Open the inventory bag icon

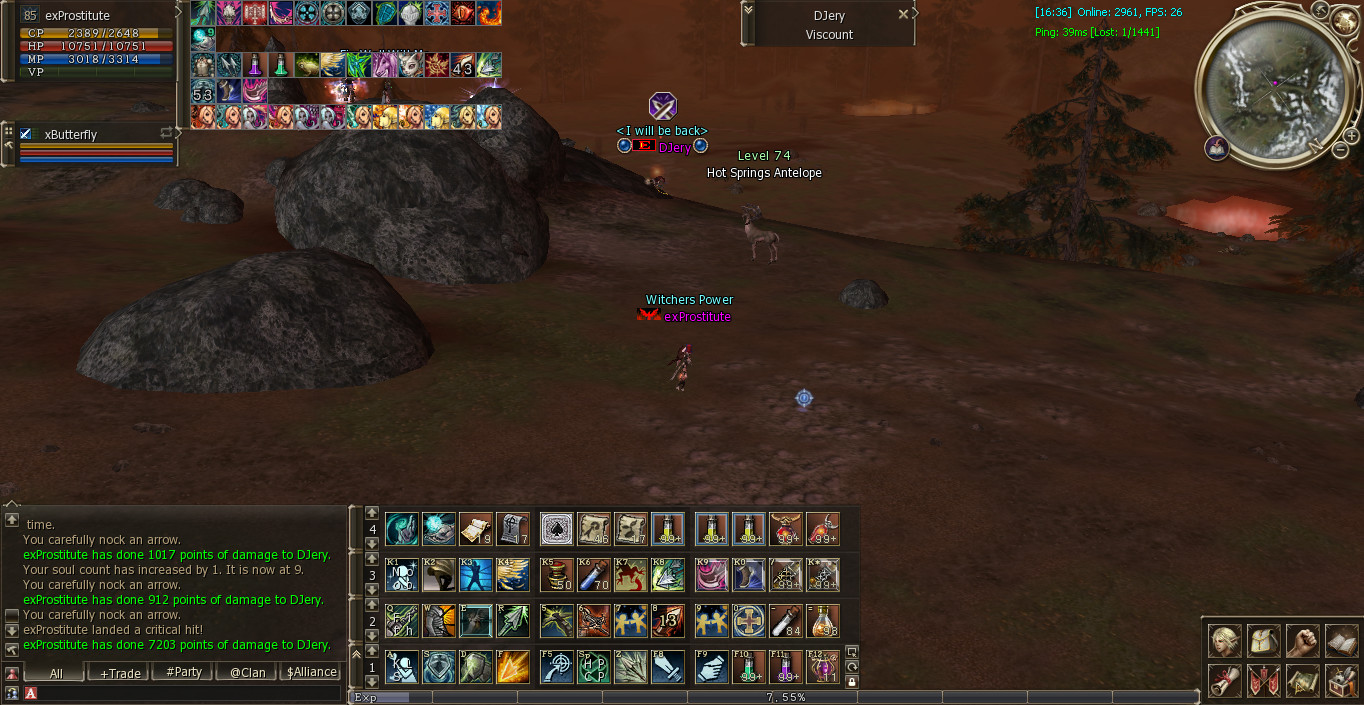pos(1263,641)
